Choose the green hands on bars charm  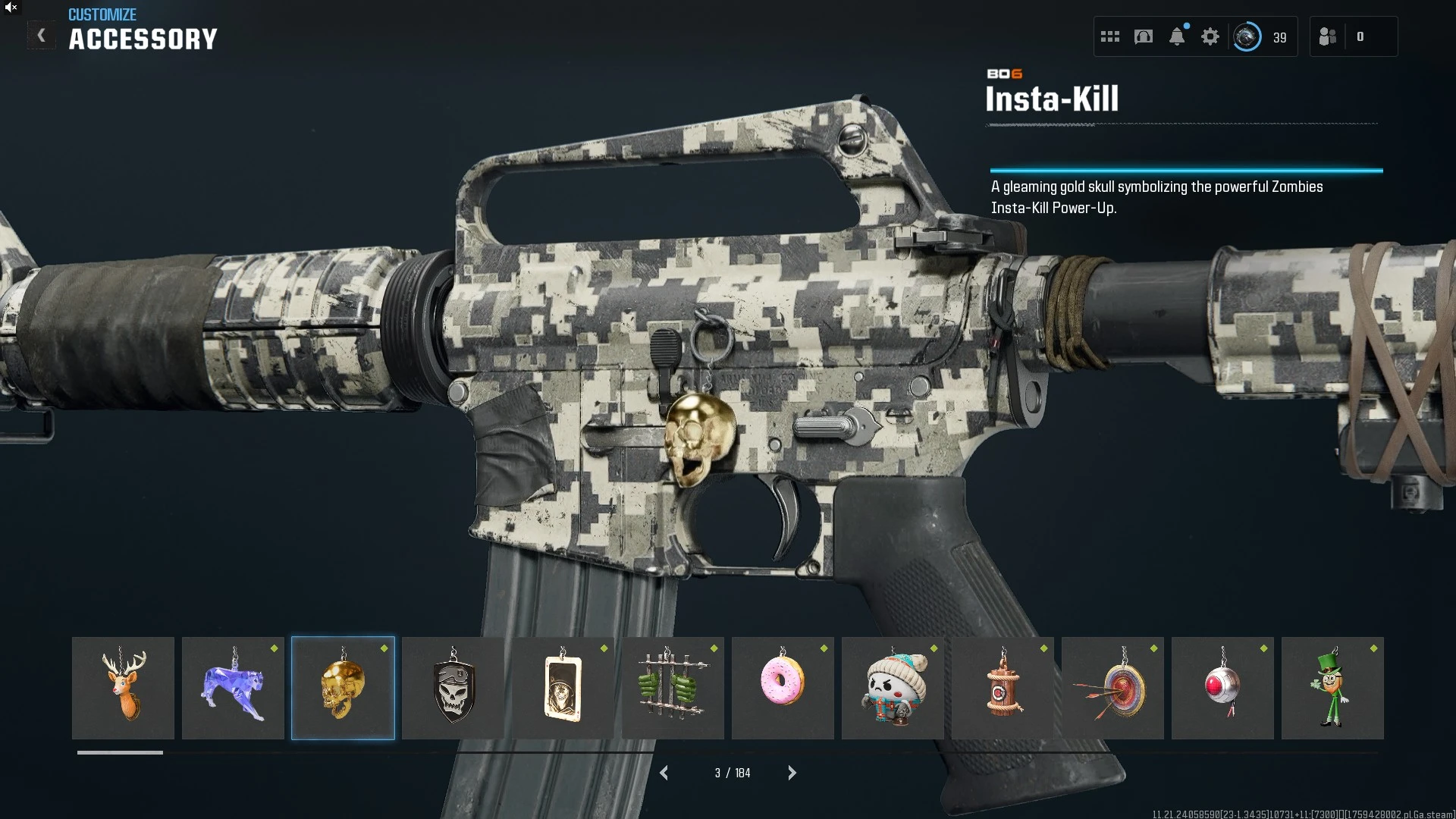click(673, 688)
